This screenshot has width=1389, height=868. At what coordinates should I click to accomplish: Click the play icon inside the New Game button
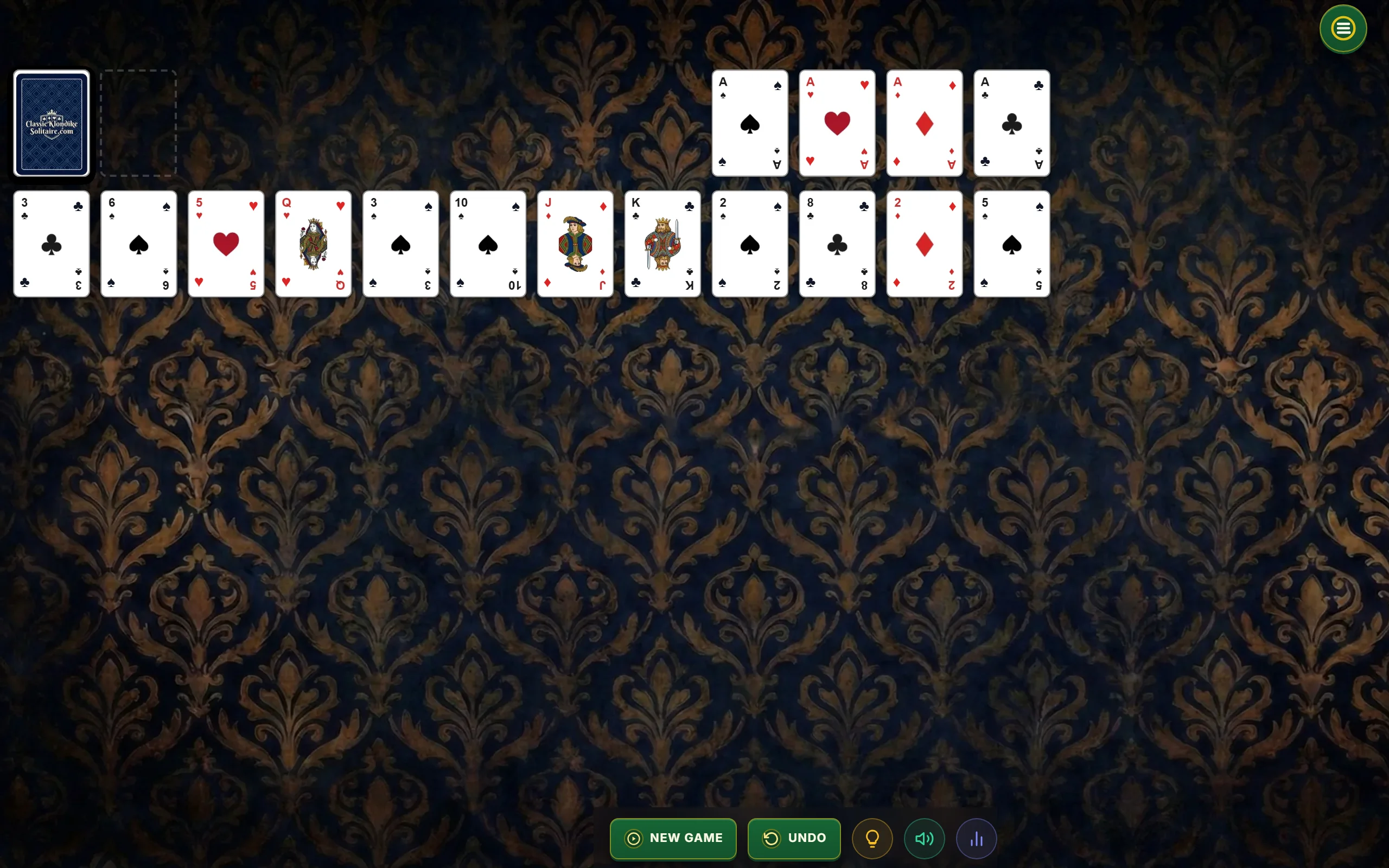tap(634, 838)
